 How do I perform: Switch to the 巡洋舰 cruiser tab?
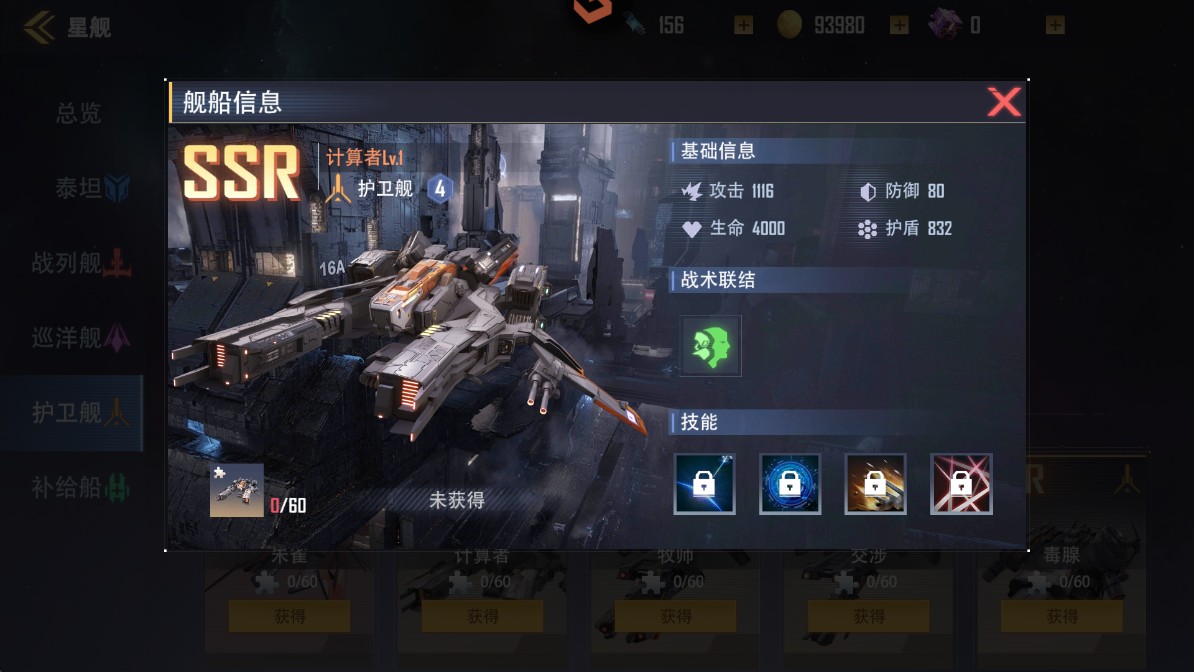point(80,338)
